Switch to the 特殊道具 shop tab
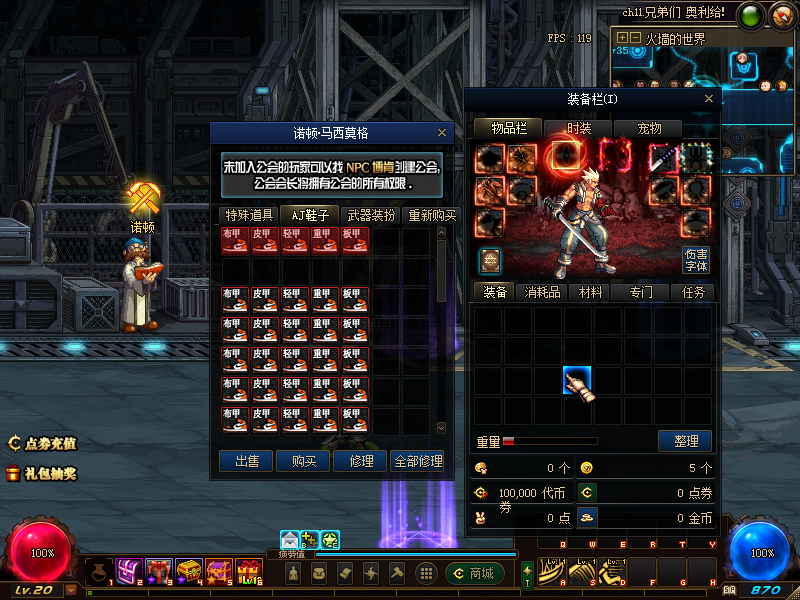This screenshot has height=600, width=800. pyautogui.click(x=249, y=215)
